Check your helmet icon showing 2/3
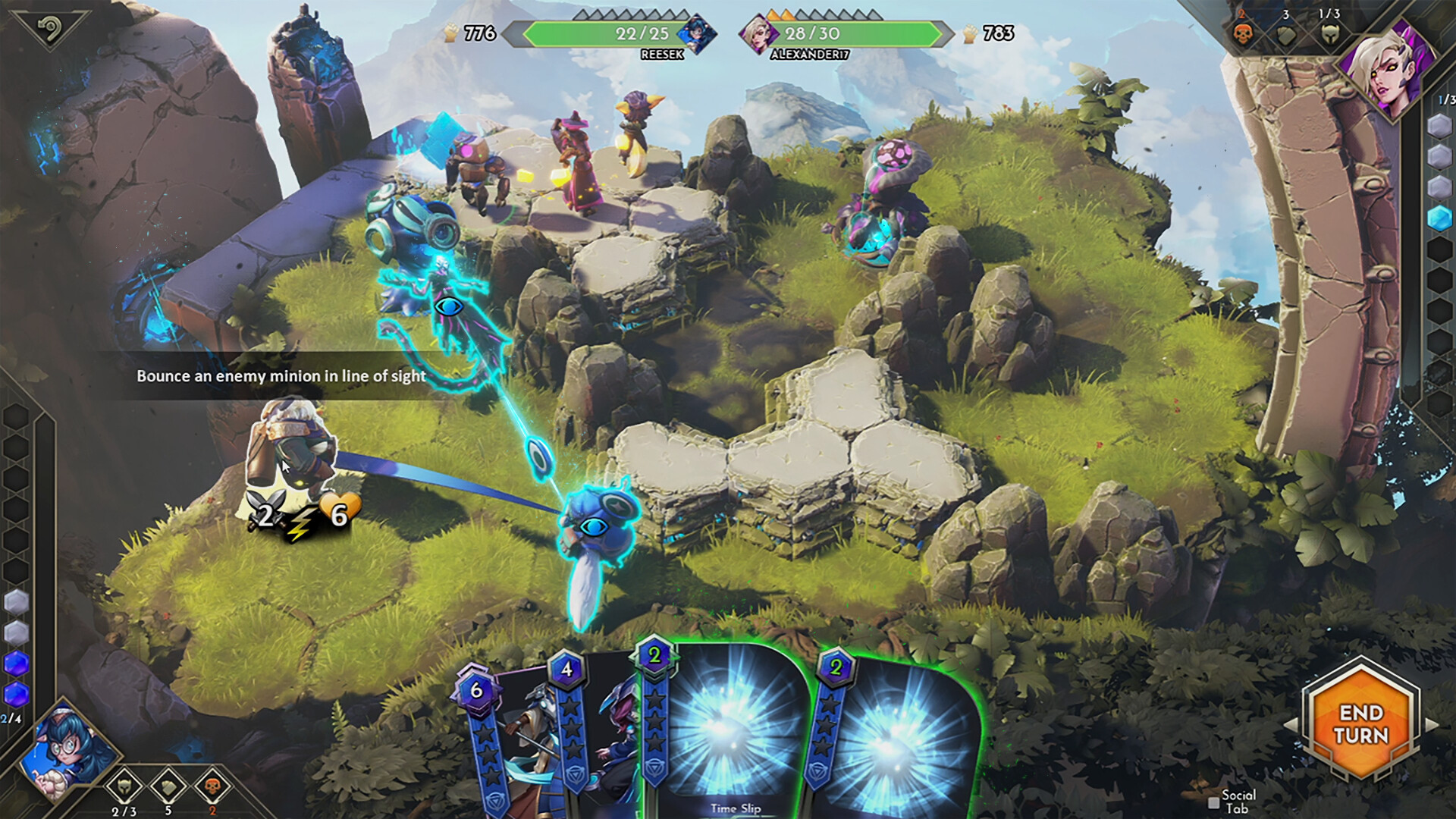The image size is (1456, 819). [124, 786]
